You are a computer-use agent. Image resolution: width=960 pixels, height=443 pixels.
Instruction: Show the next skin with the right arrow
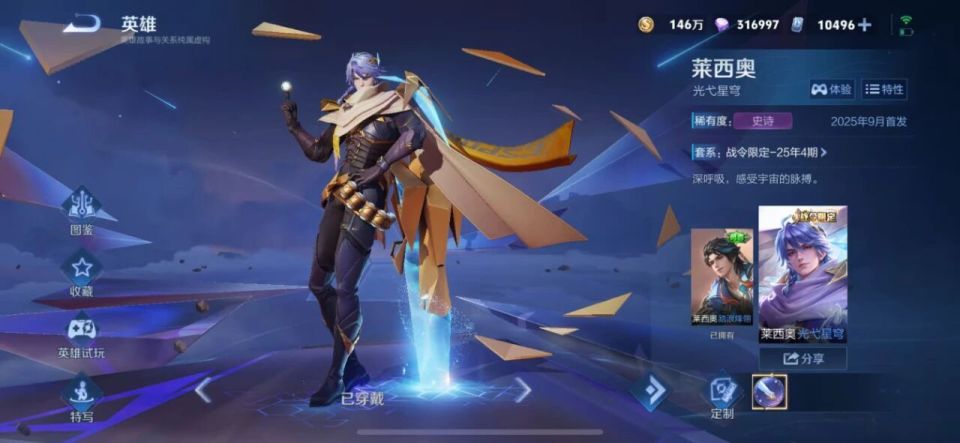522,389
